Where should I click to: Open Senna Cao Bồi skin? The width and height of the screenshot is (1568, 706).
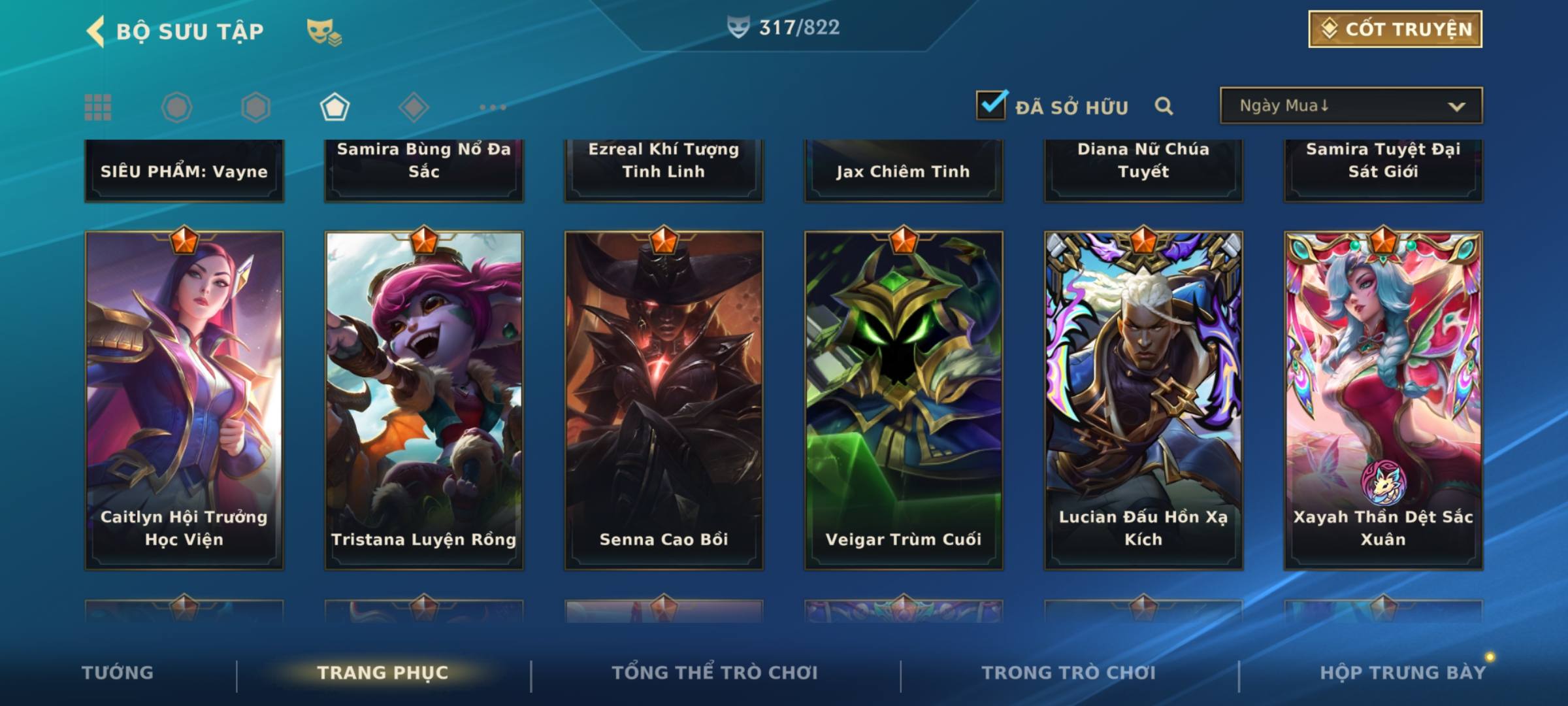coord(664,400)
